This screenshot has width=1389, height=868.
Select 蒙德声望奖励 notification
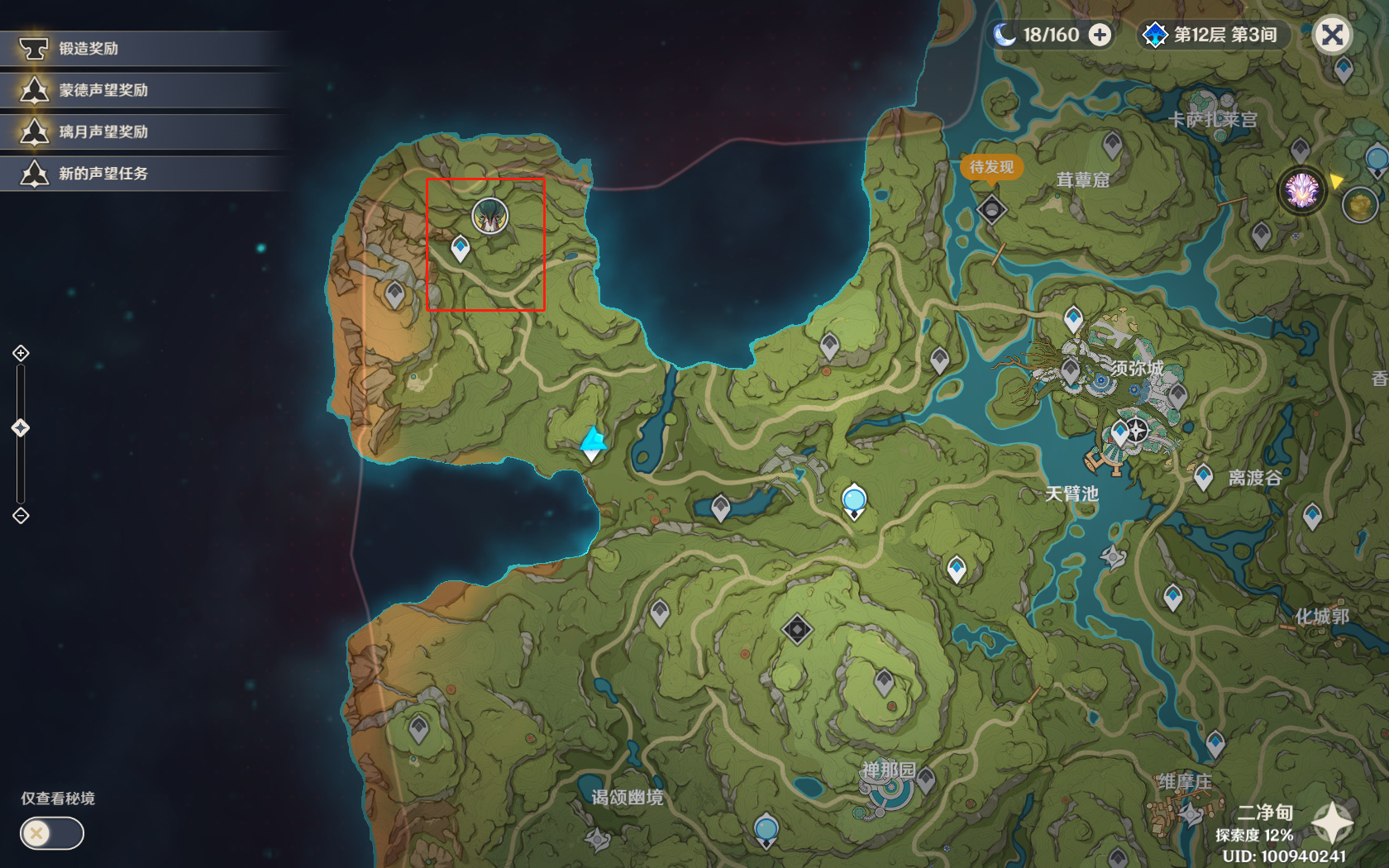103,90
